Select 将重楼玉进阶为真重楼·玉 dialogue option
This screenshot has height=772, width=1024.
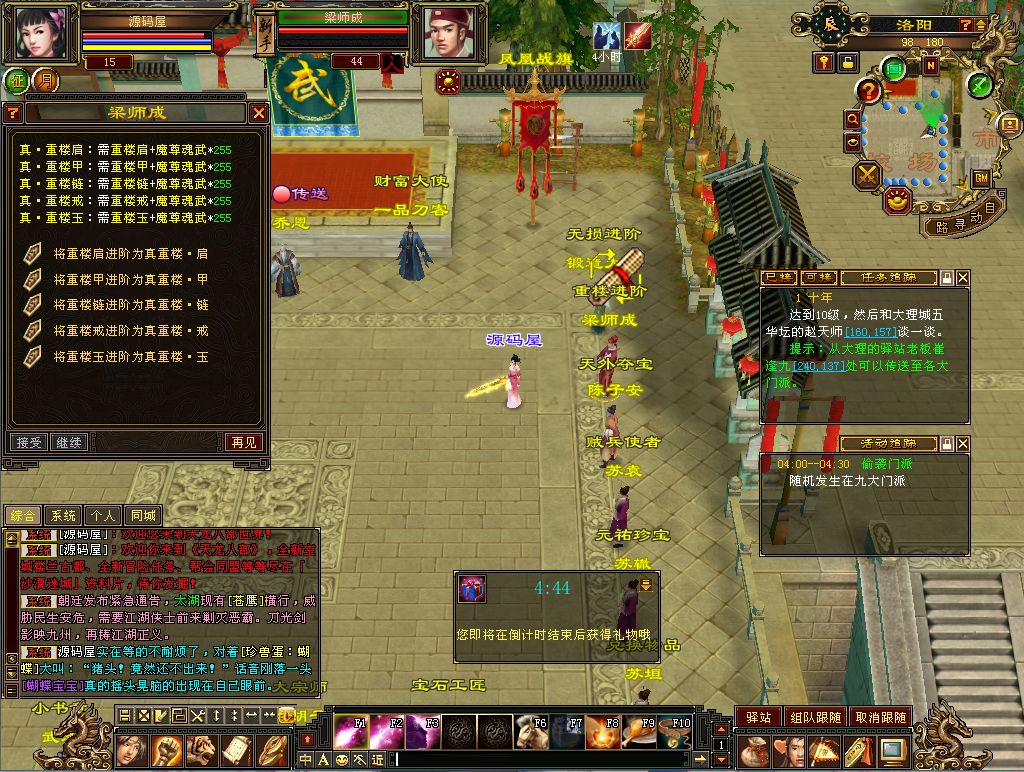click(130, 357)
